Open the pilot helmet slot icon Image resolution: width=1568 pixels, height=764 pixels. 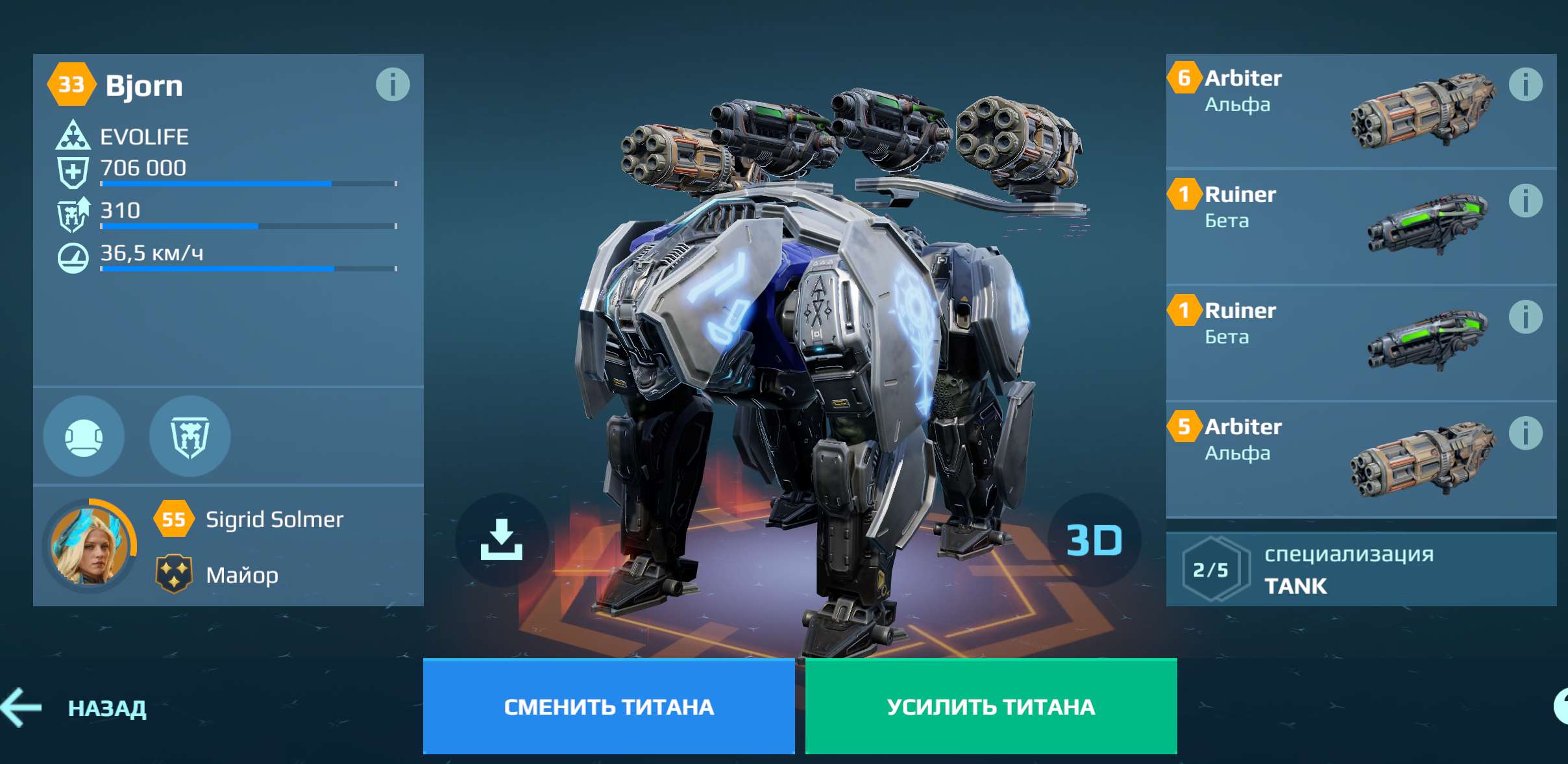coord(83,437)
